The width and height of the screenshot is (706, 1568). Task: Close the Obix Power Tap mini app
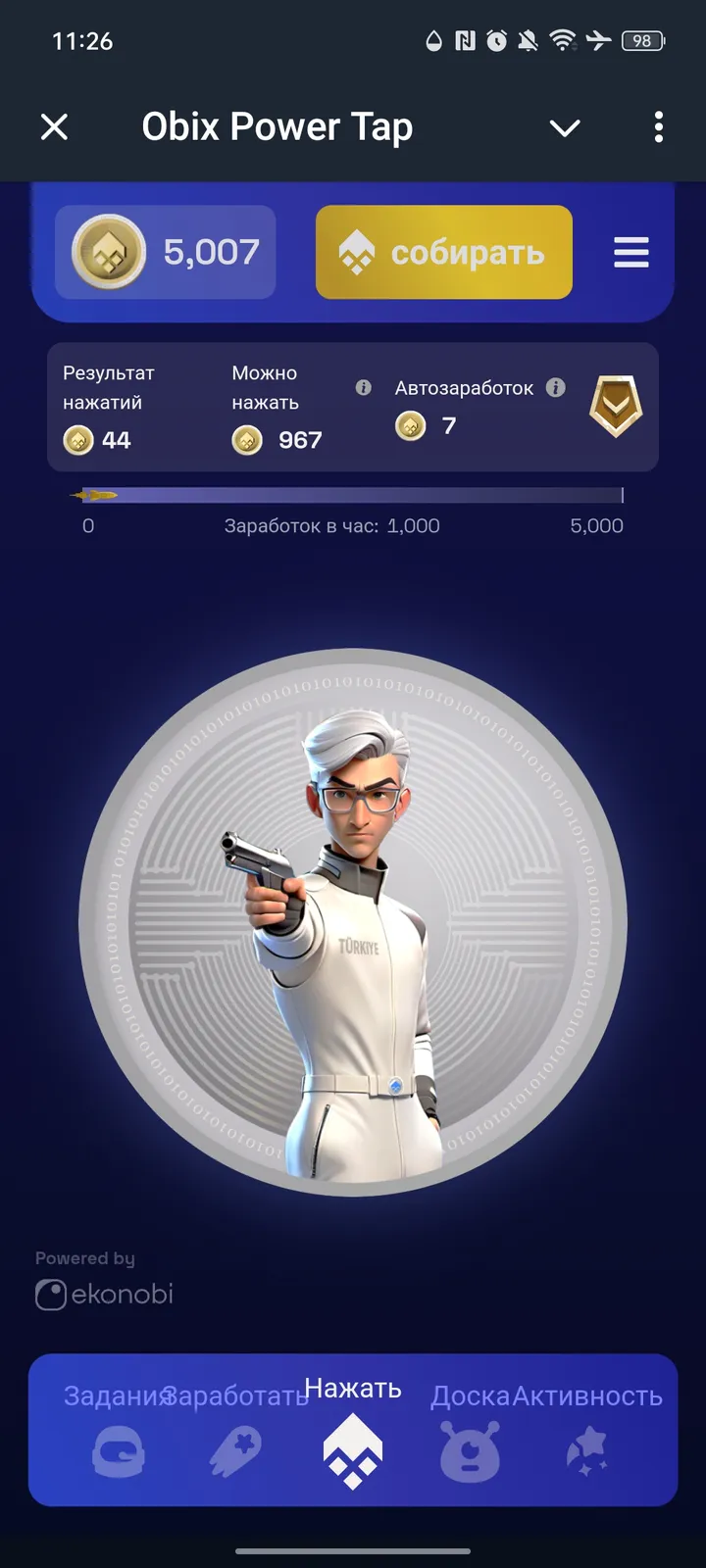[x=55, y=126]
